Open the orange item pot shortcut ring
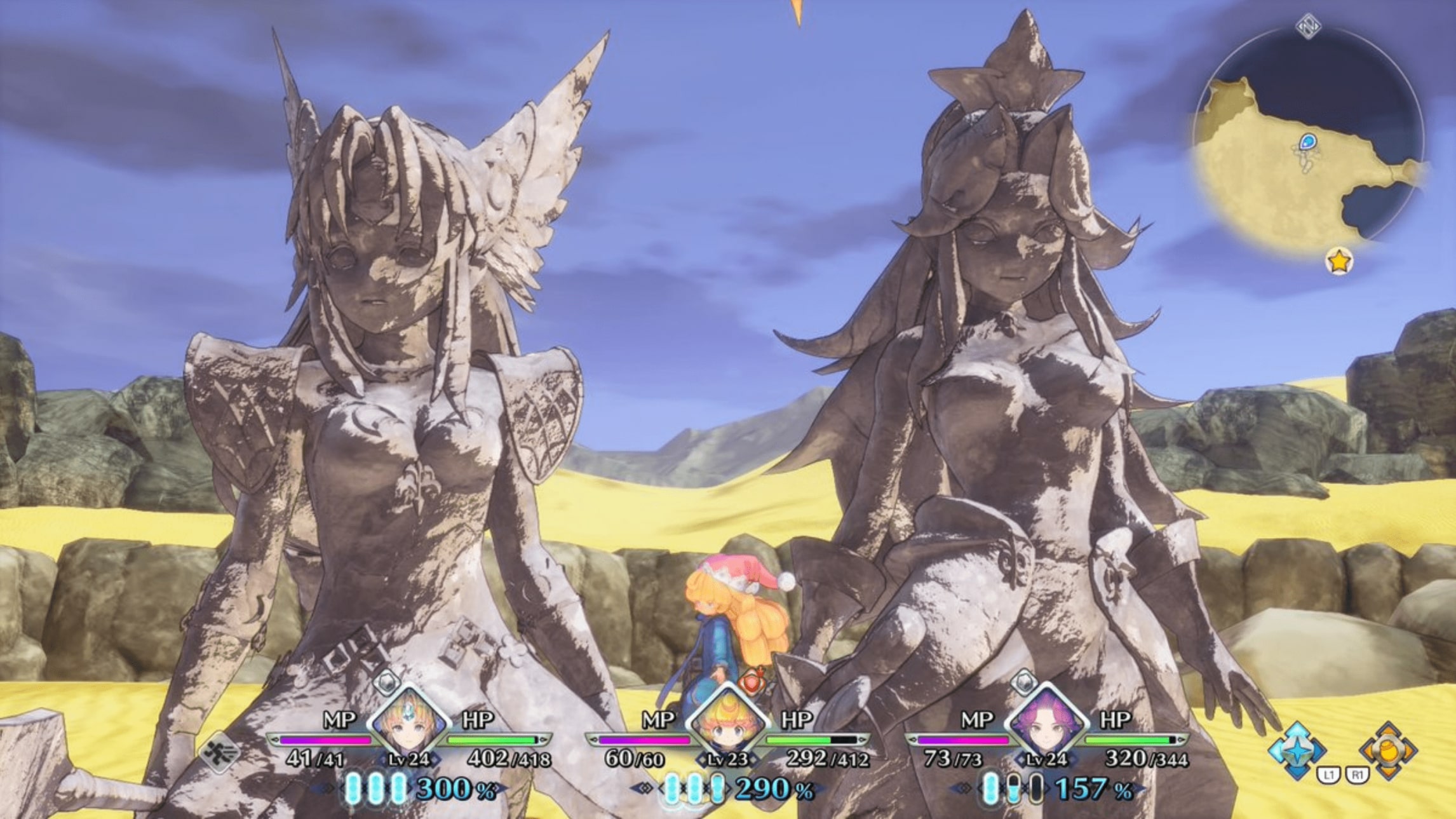The width and height of the screenshot is (1456, 819). click(1388, 750)
